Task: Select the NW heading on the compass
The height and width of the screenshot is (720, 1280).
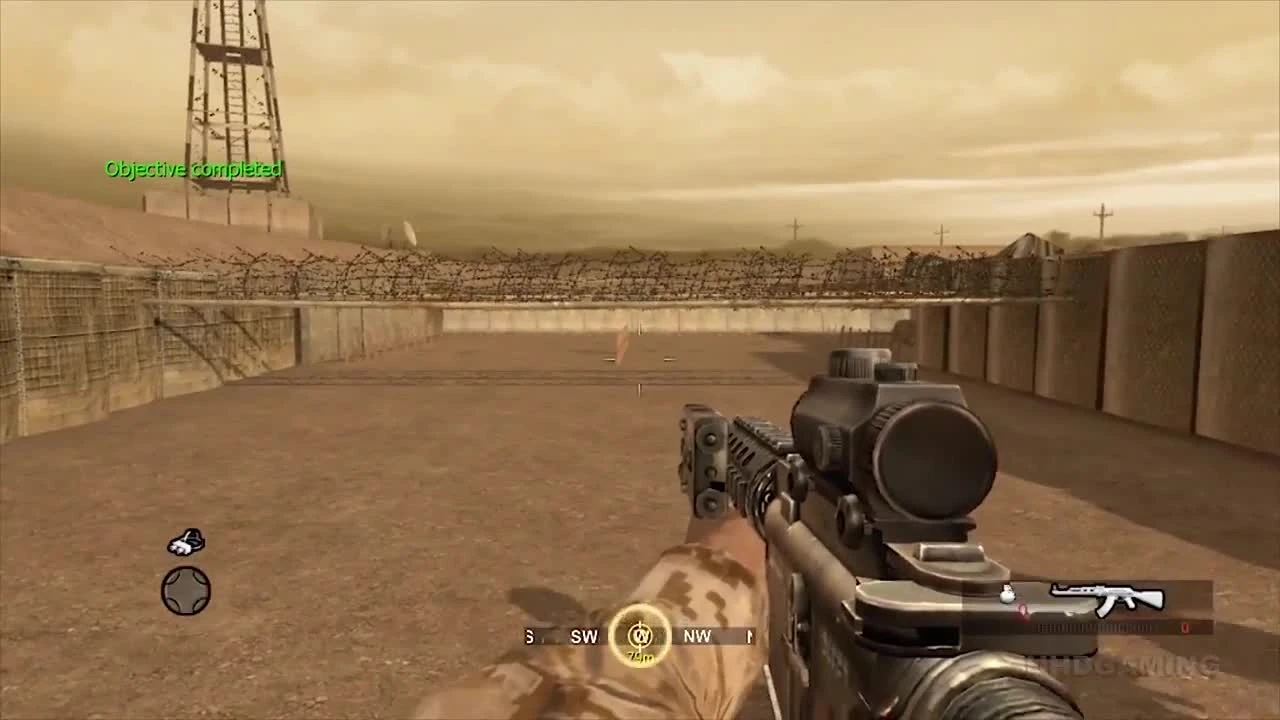Action: [697, 636]
